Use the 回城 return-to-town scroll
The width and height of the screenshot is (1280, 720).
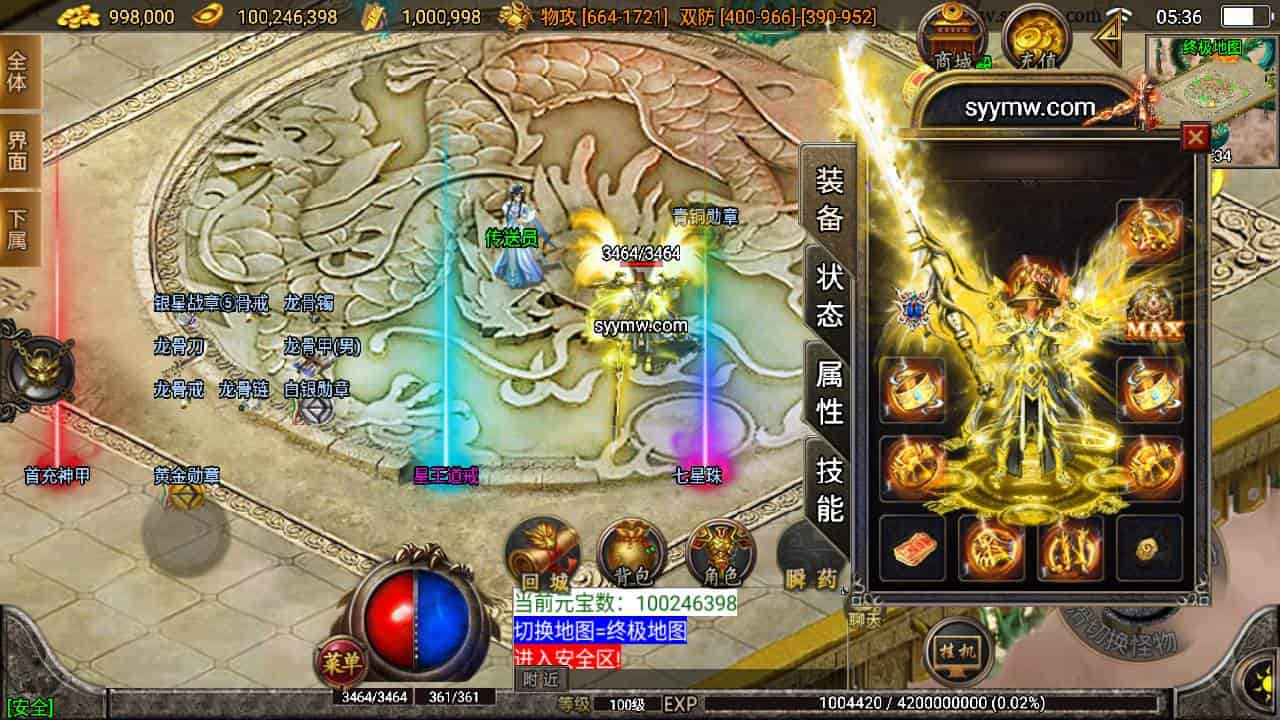[543, 556]
